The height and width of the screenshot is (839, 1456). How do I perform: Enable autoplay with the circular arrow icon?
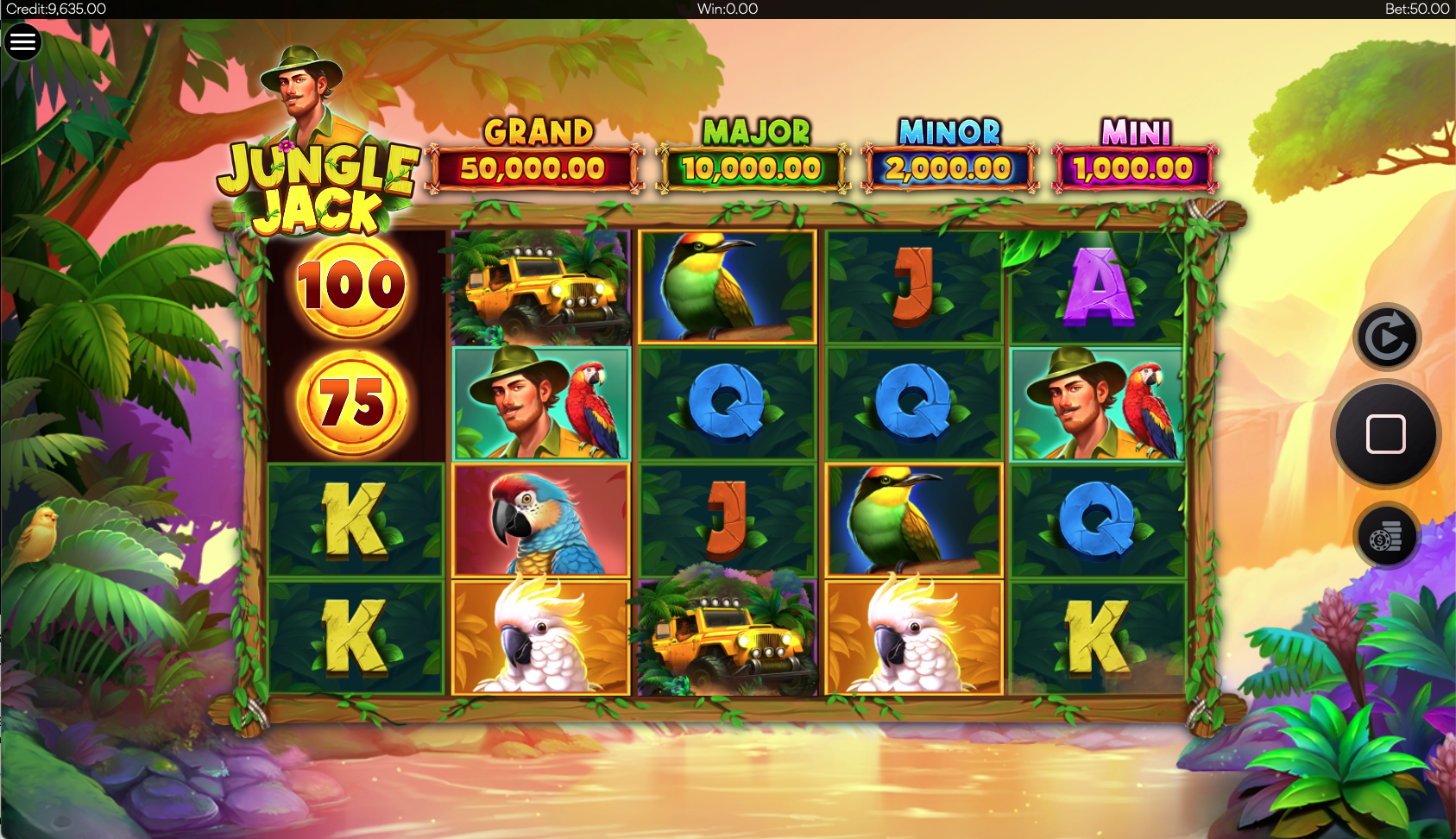tap(1389, 335)
